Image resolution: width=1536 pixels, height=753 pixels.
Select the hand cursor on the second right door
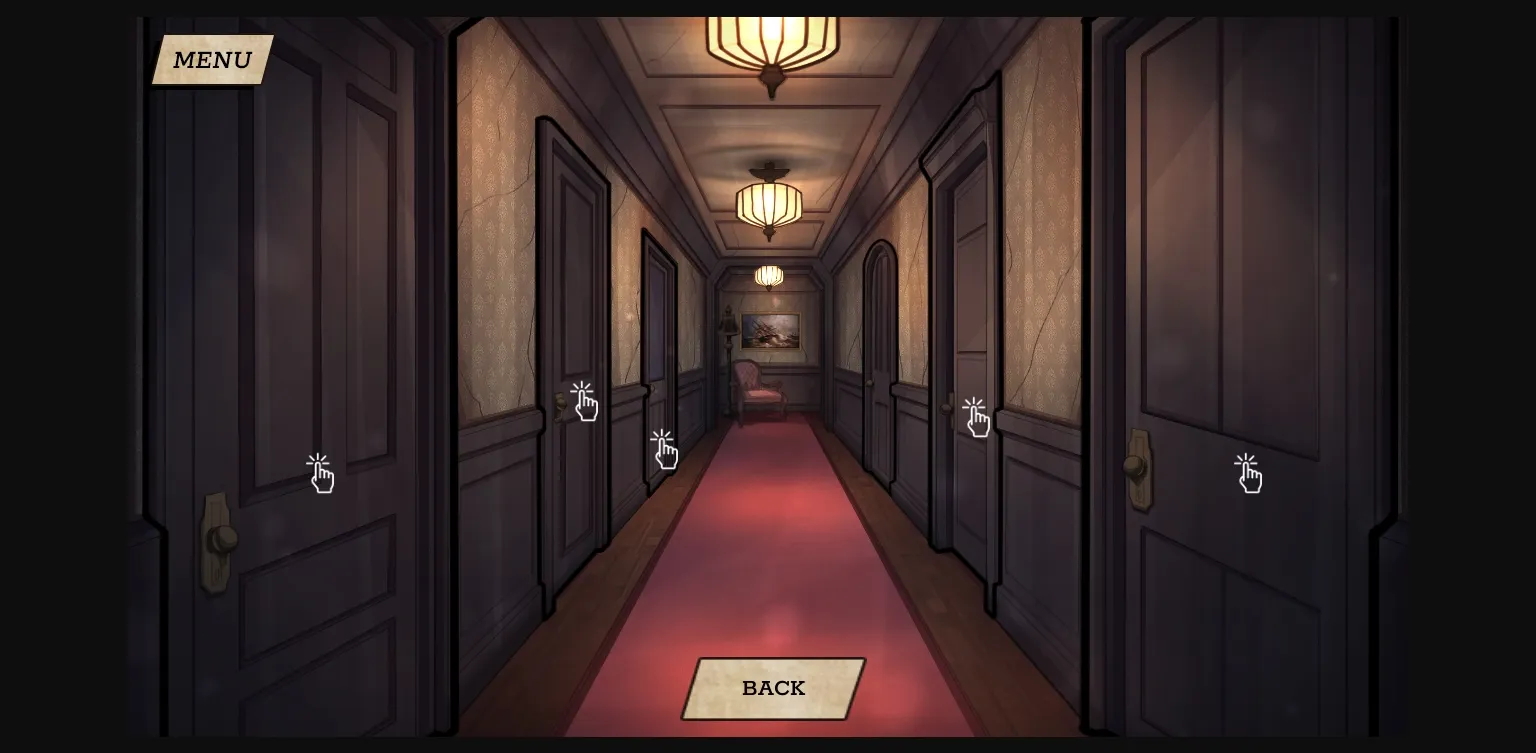click(975, 418)
